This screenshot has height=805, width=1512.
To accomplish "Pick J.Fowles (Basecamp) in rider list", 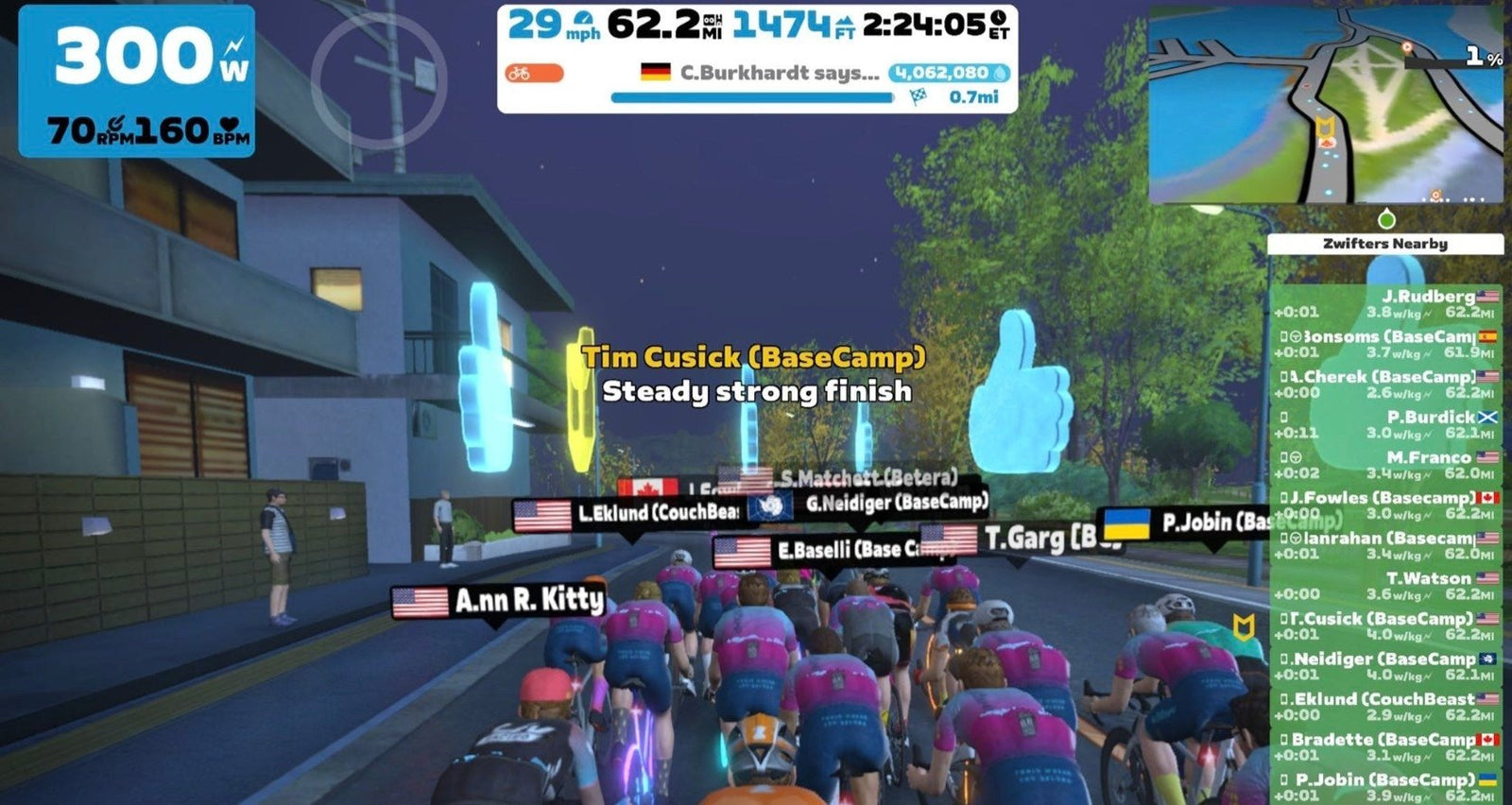I will [1386, 505].
